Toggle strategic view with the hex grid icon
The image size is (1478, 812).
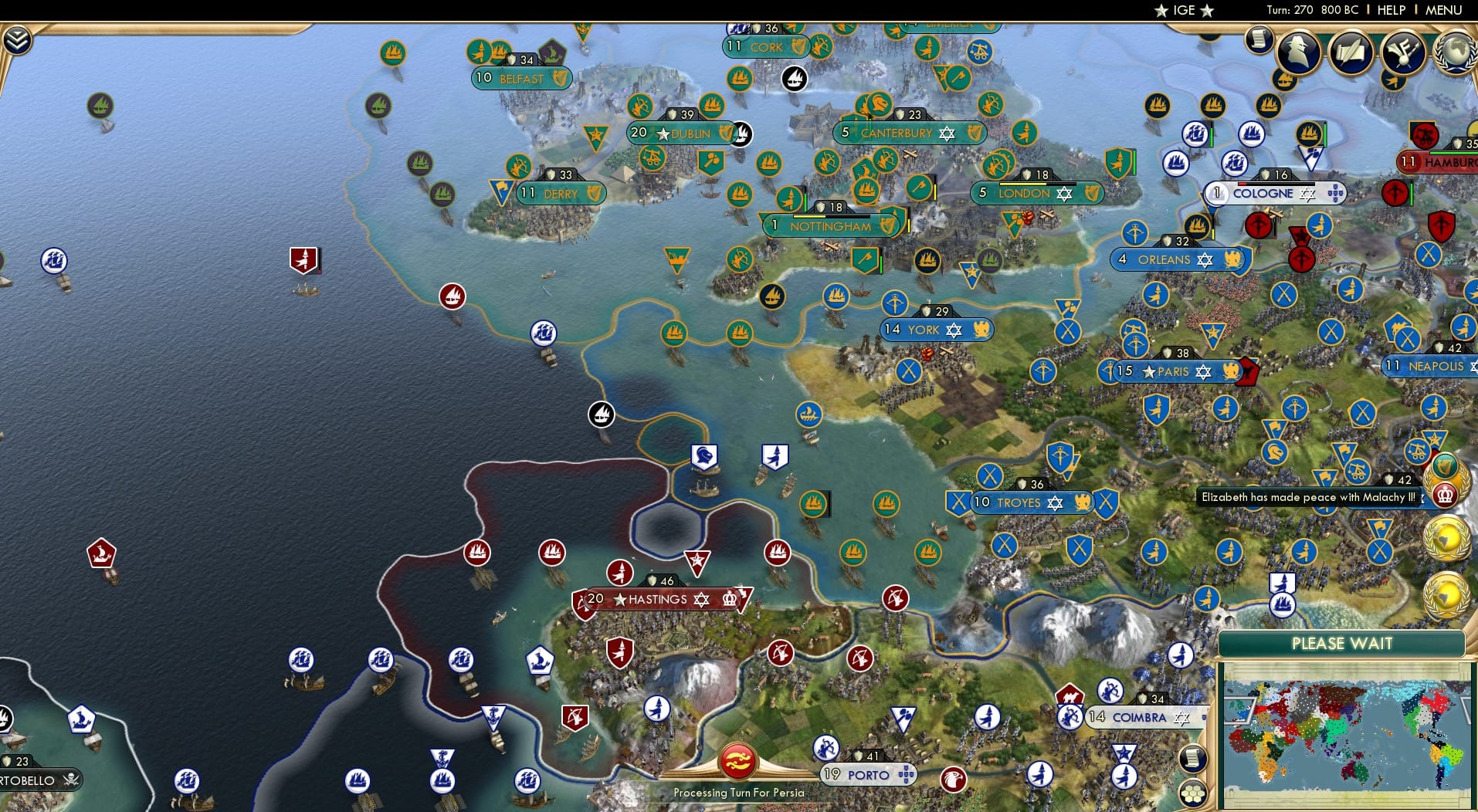coord(1194,792)
